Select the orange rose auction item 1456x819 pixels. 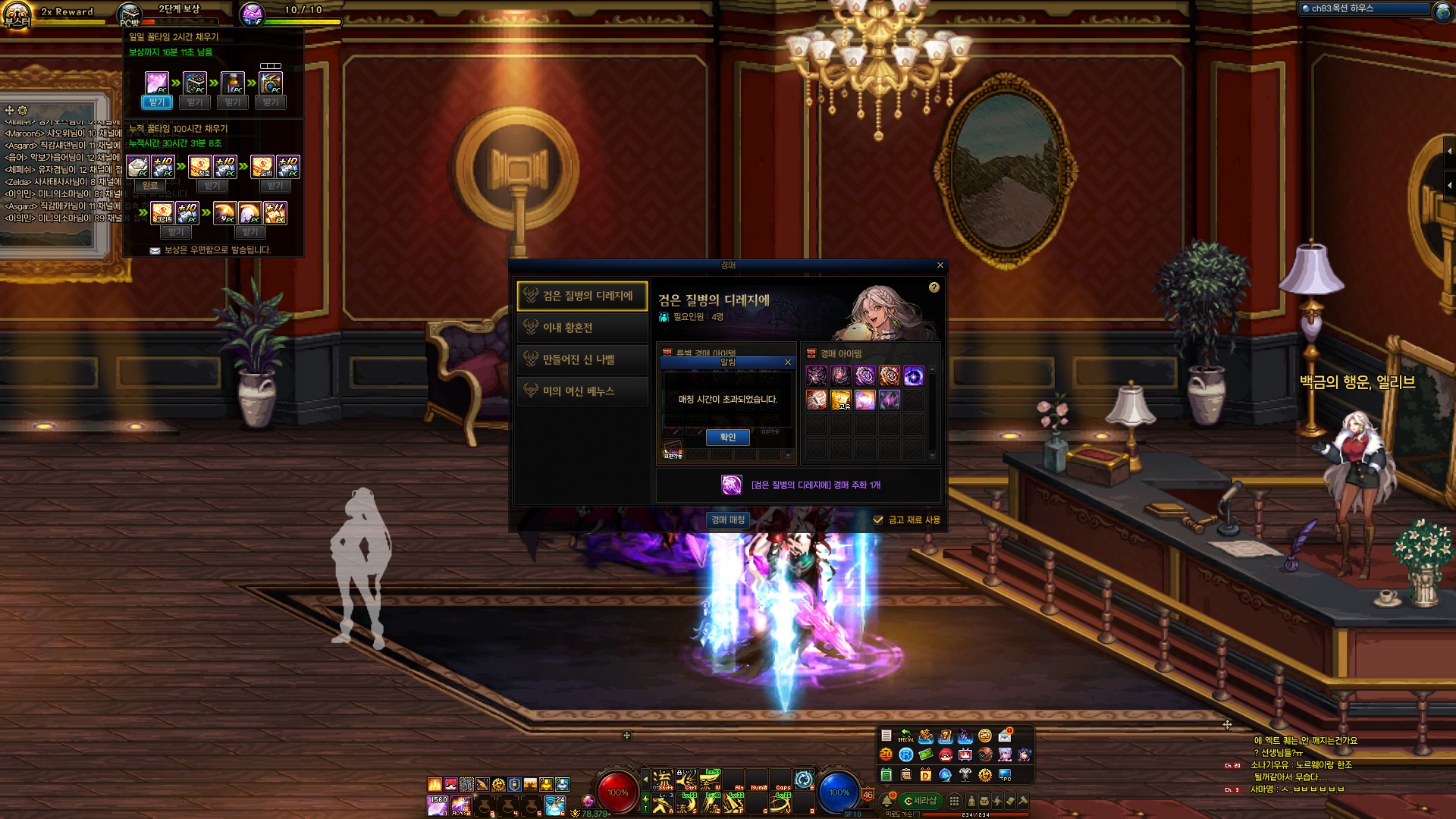click(x=889, y=375)
